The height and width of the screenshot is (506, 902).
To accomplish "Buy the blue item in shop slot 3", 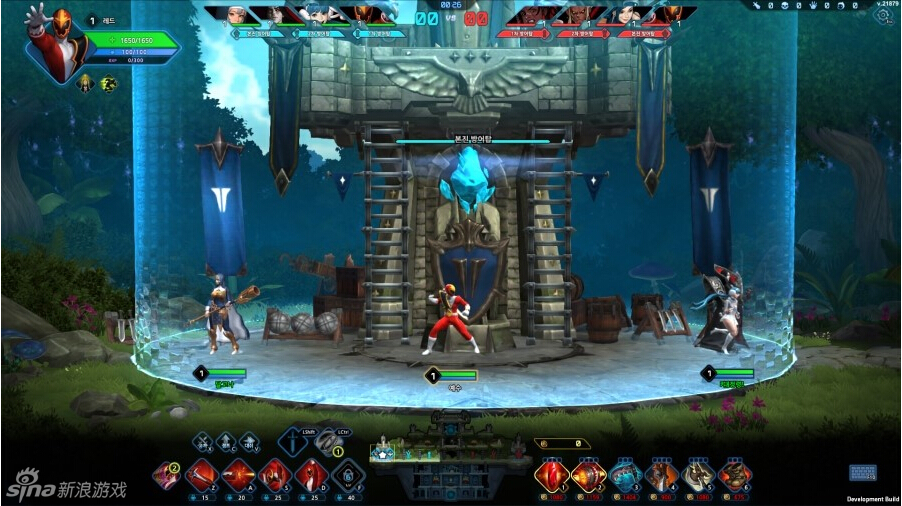I will 626,475.
